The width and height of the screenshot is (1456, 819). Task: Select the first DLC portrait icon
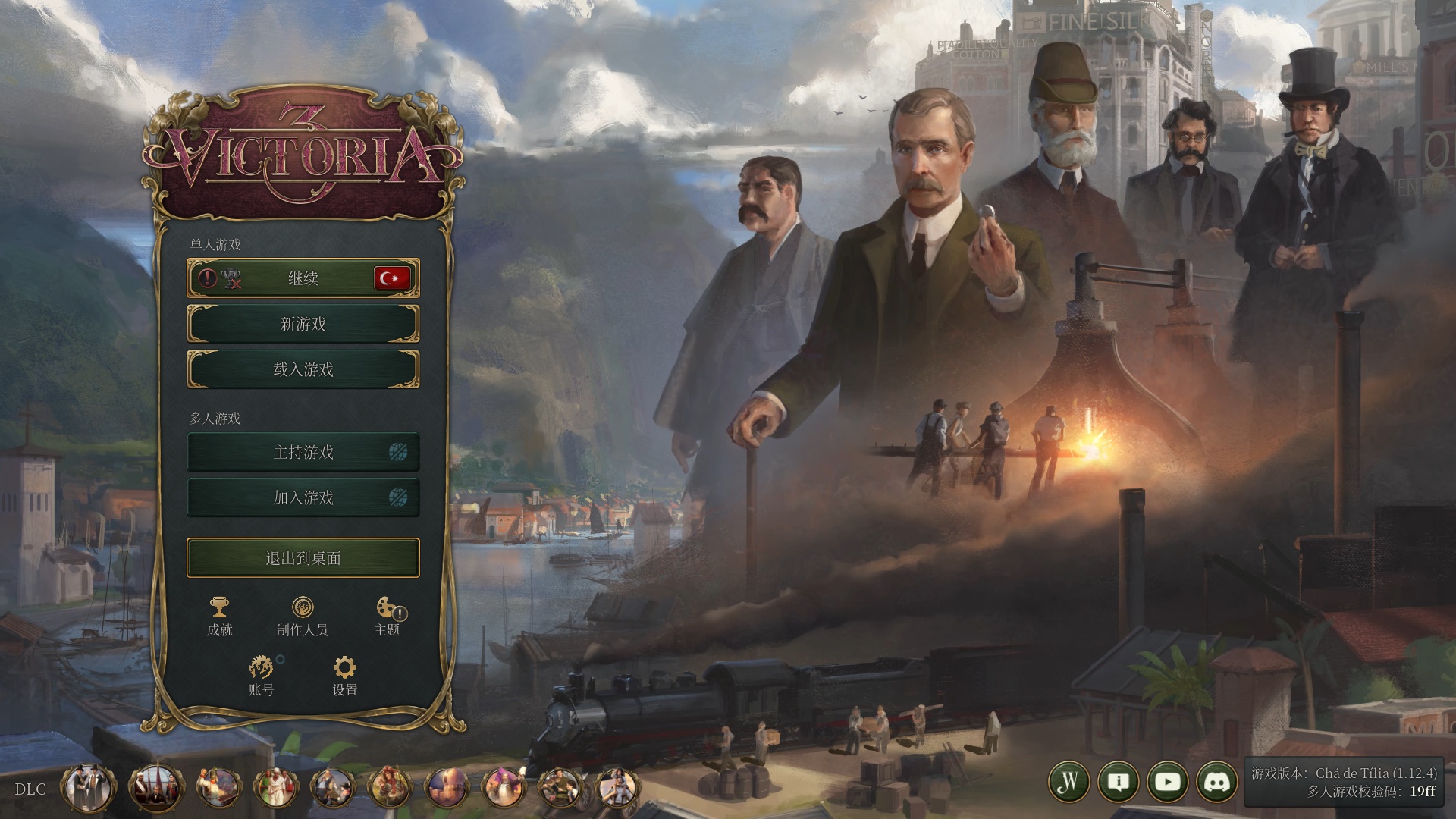tap(88, 788)
